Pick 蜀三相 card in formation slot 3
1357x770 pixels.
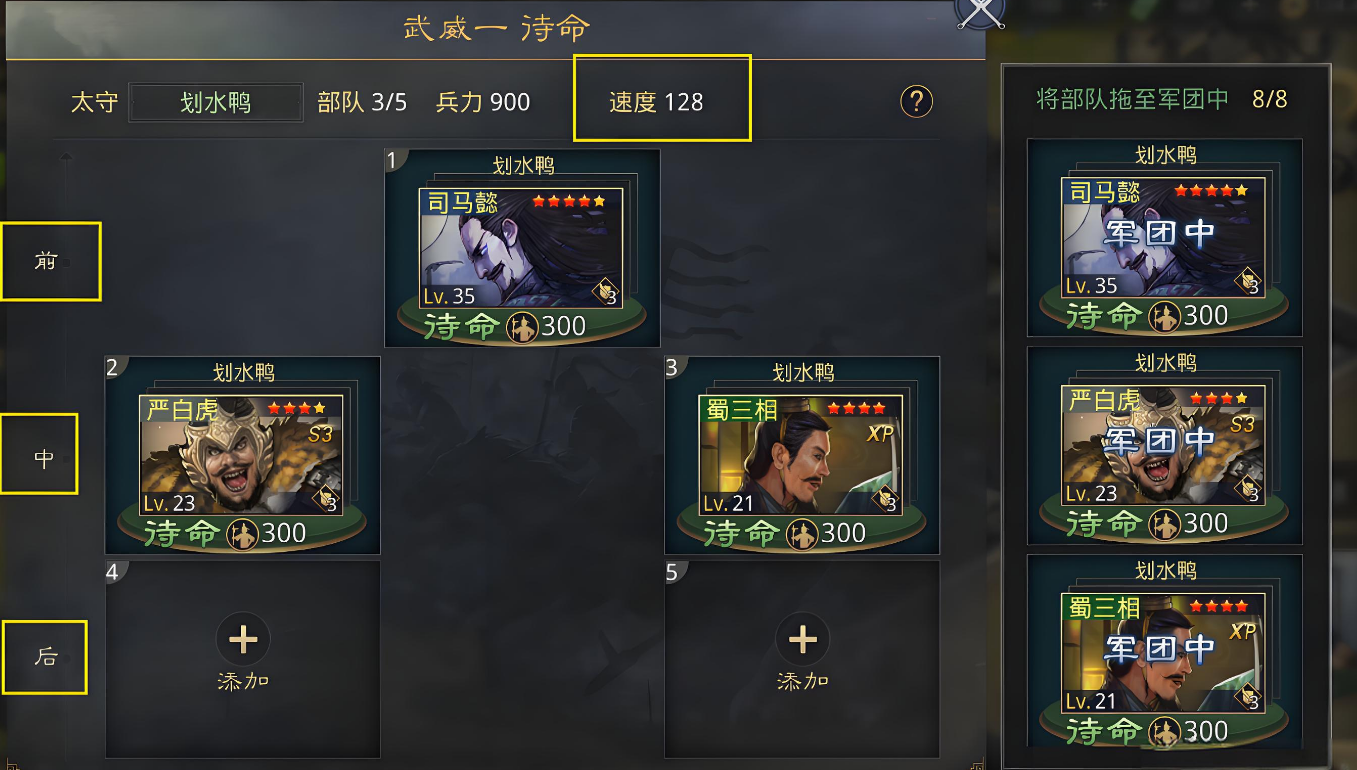(801, 455)
